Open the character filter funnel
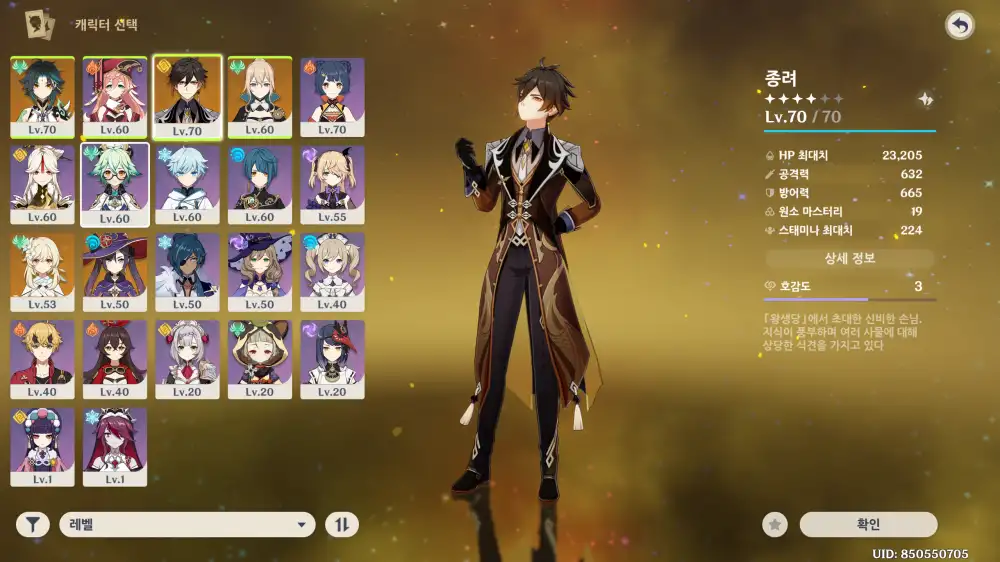This screenshot has height=562, width=1000. coord(33,525)
